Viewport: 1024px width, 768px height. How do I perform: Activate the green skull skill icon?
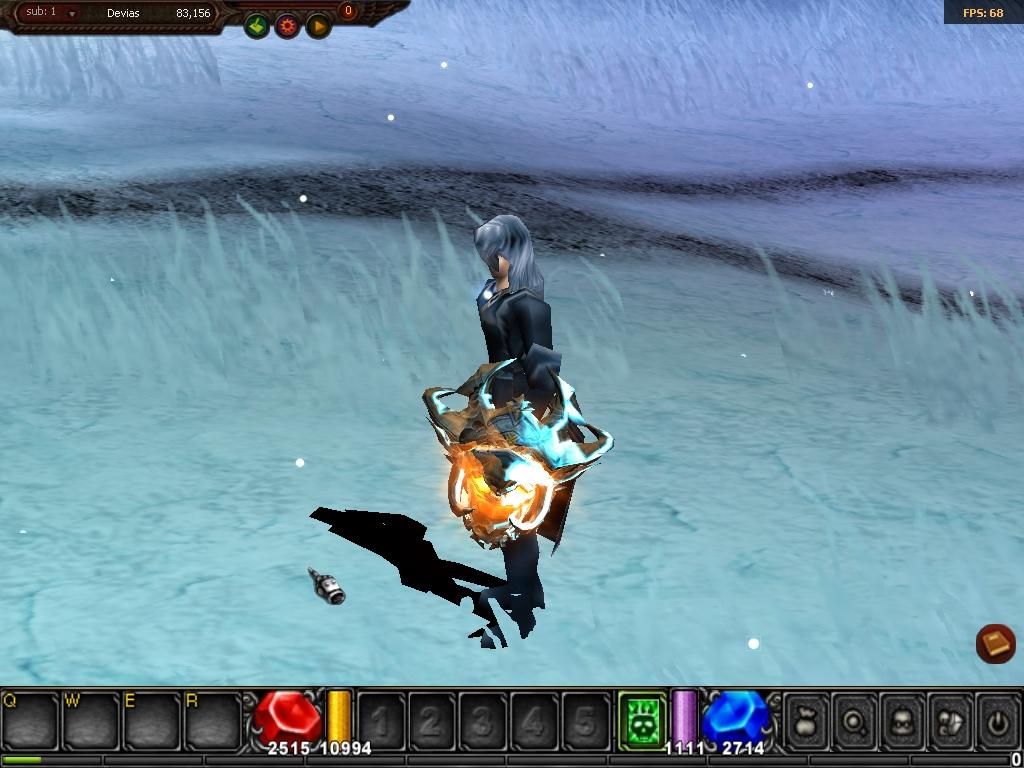coord(641,719)
